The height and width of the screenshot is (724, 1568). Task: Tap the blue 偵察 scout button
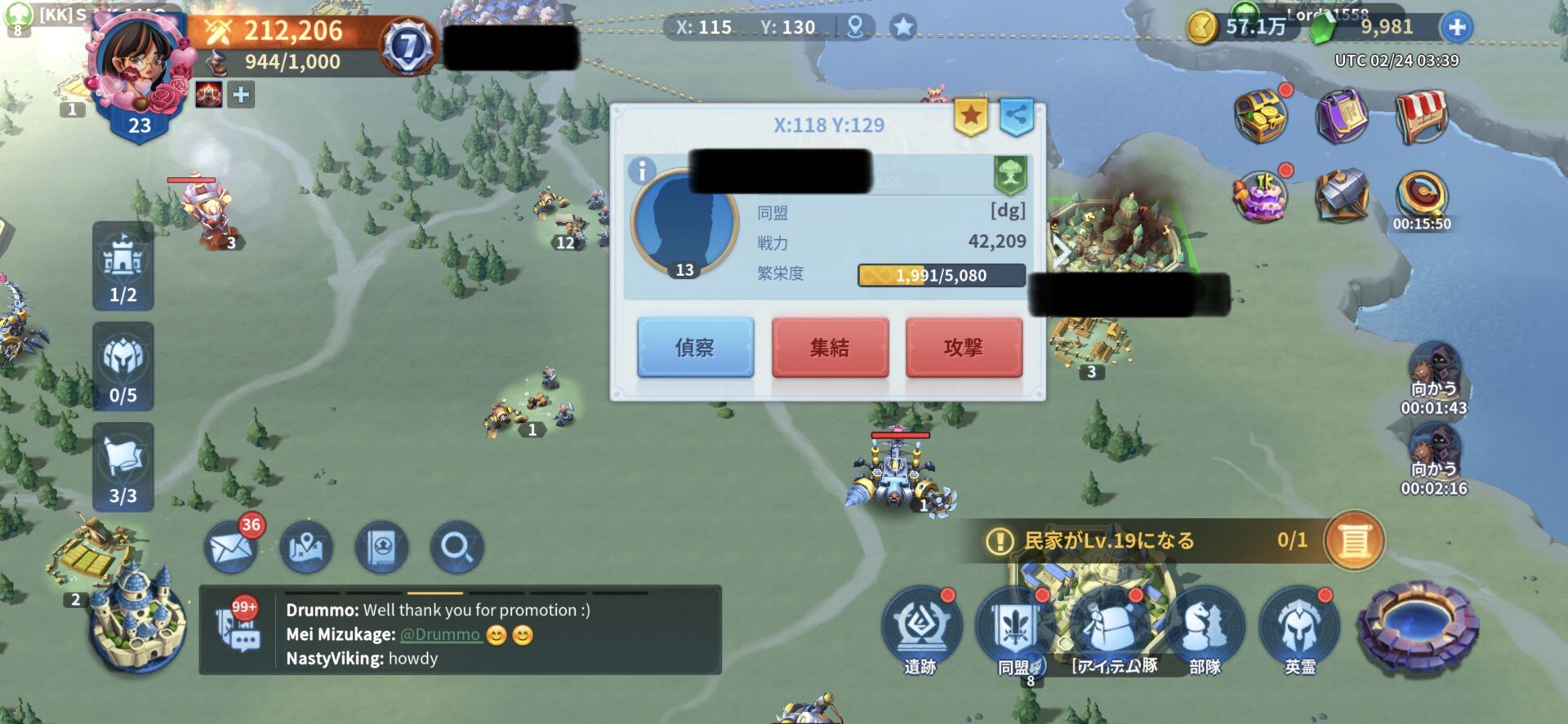[x=695, y=348]
